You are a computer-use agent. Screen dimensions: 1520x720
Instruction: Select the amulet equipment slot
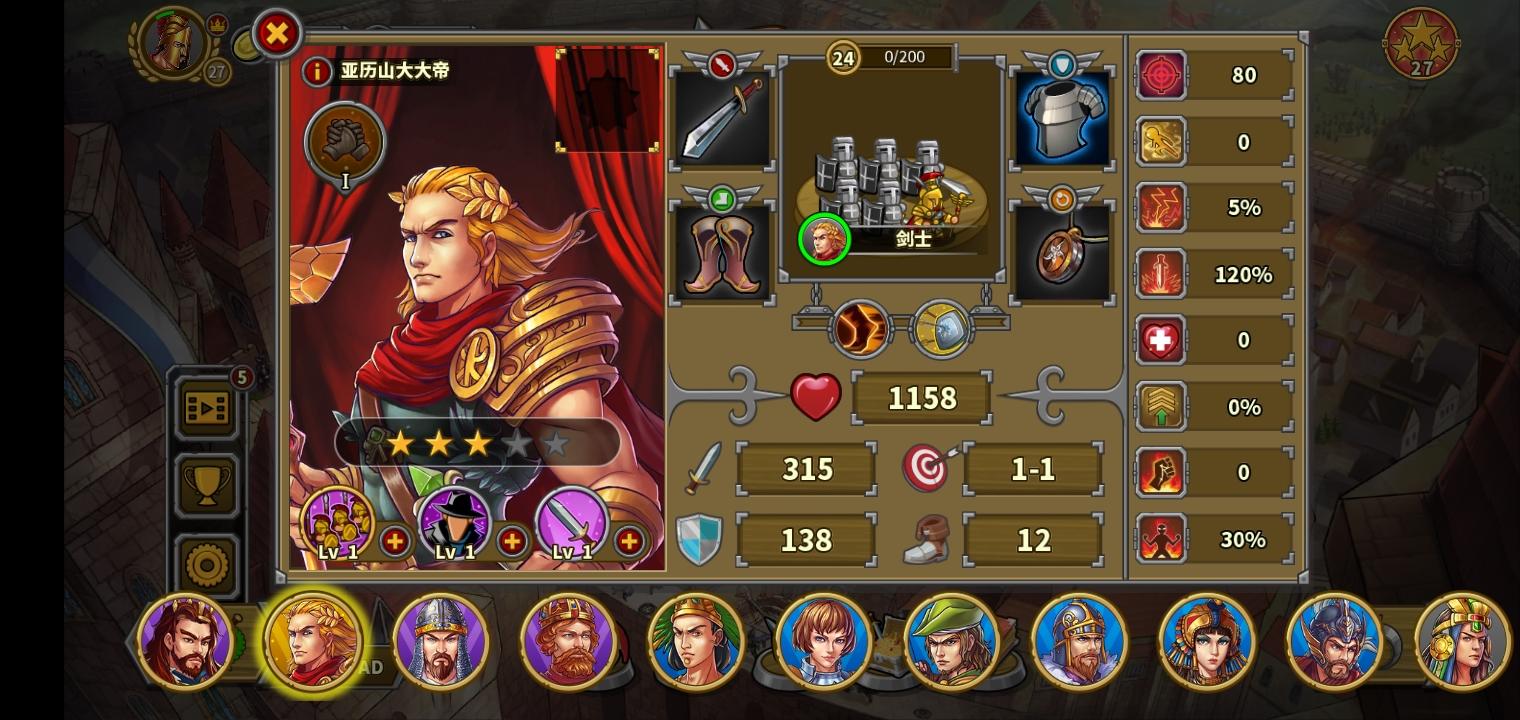click(1062, 250)
